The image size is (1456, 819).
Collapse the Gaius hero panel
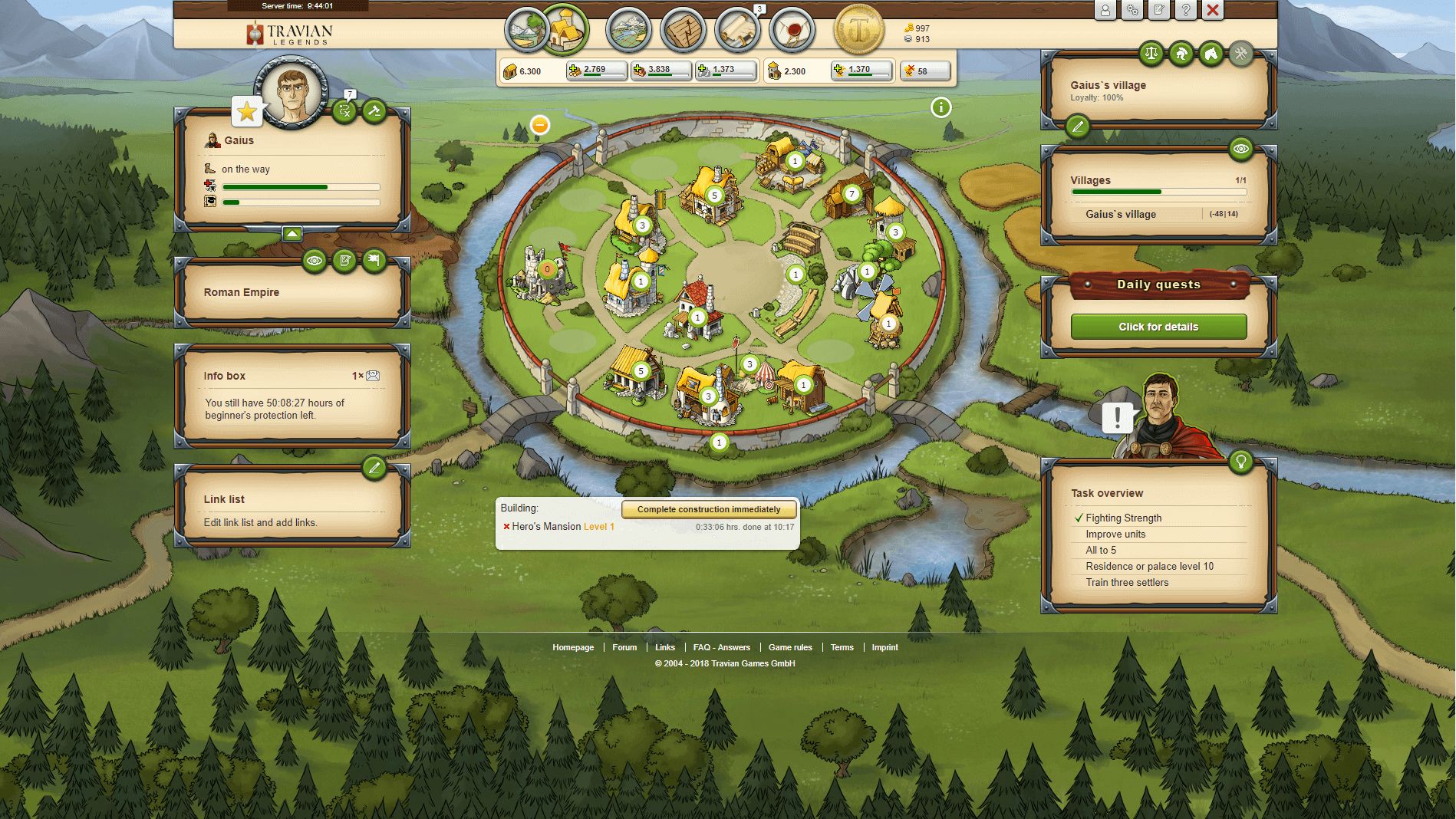point(294,233)
